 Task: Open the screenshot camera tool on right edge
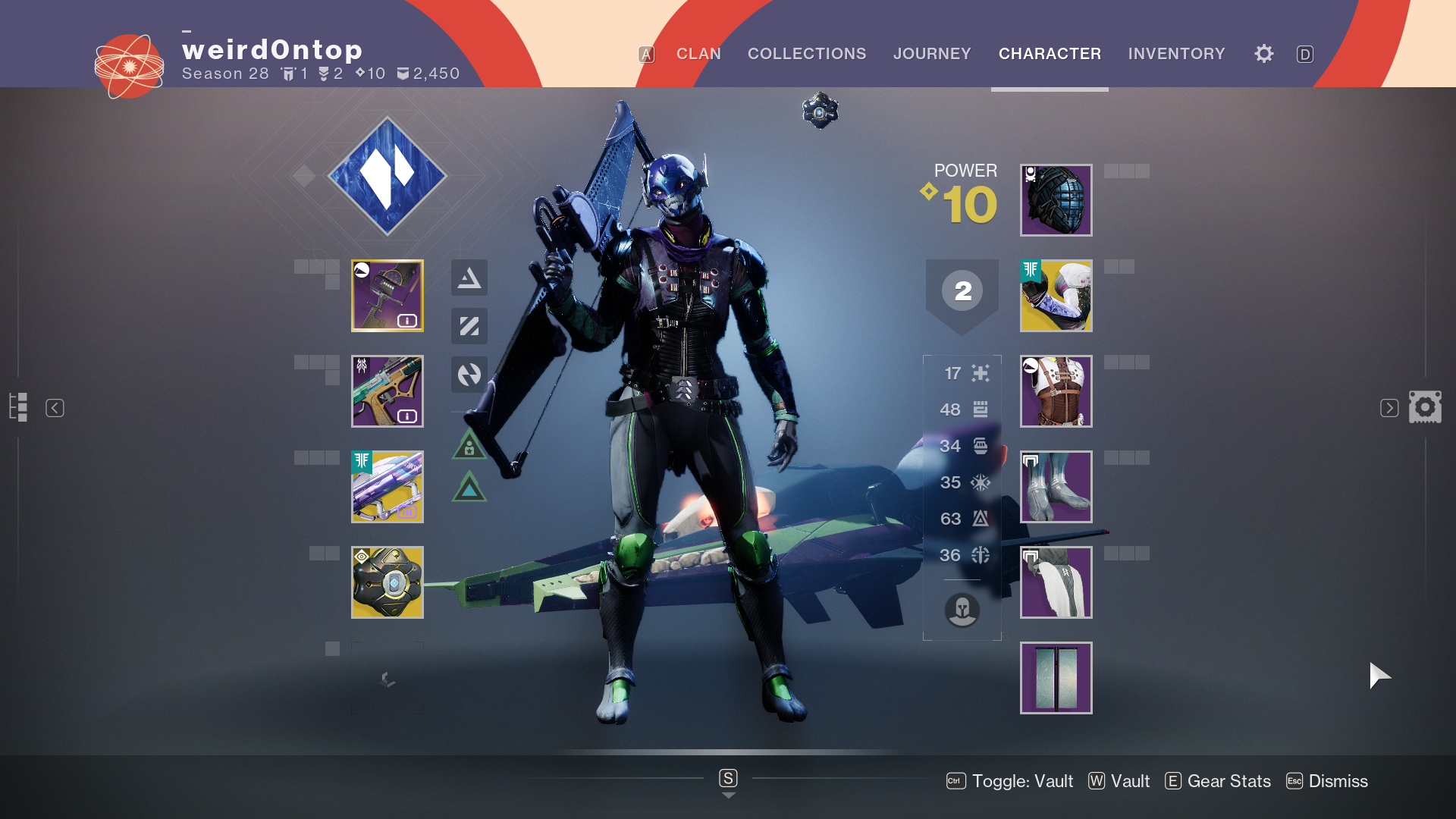click(1426, 407)
